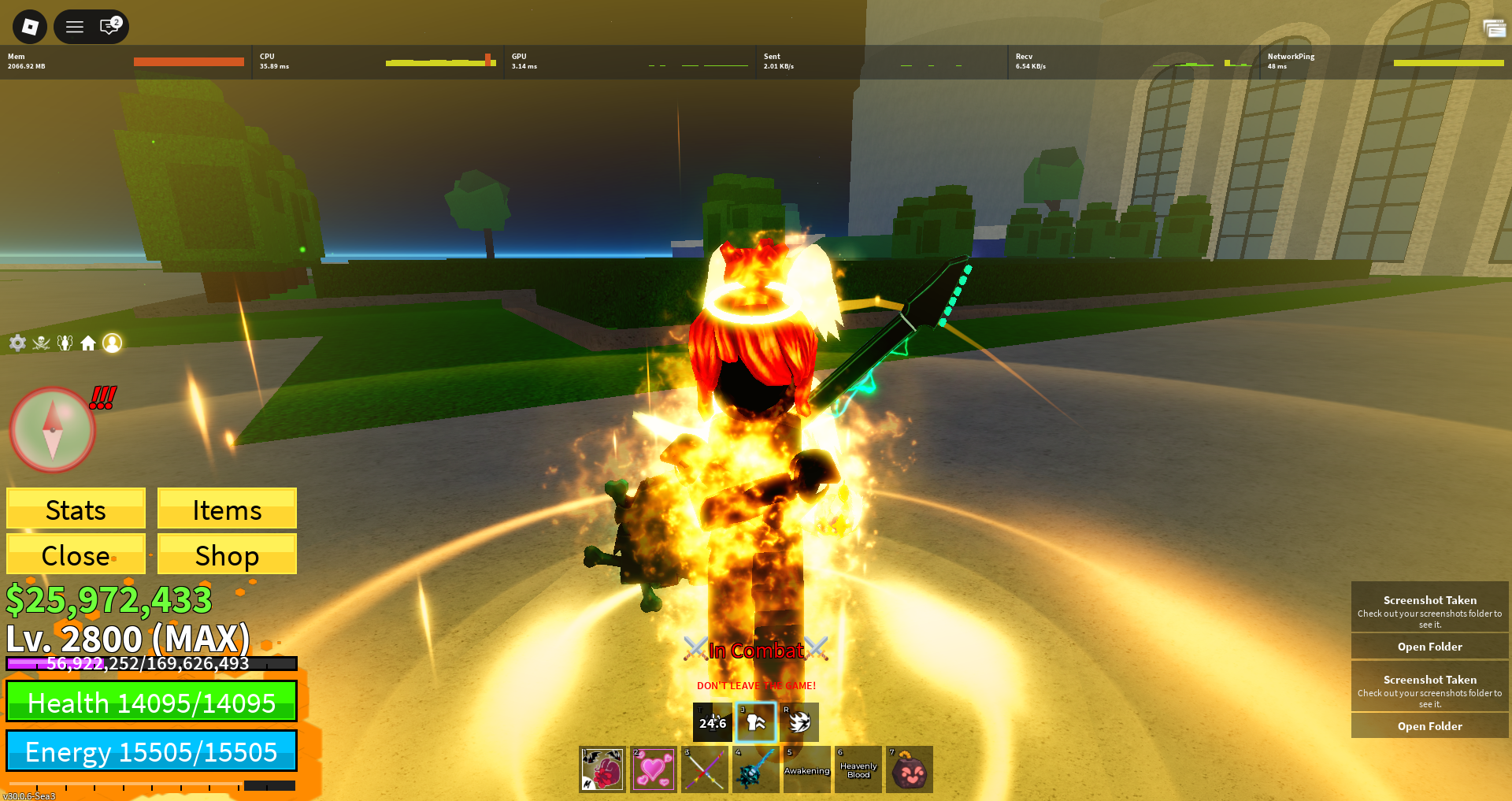Equip the crossed dual swords slot
Image resolution: width=1512 pixels, height=801 pixels.
coord(705,769)
